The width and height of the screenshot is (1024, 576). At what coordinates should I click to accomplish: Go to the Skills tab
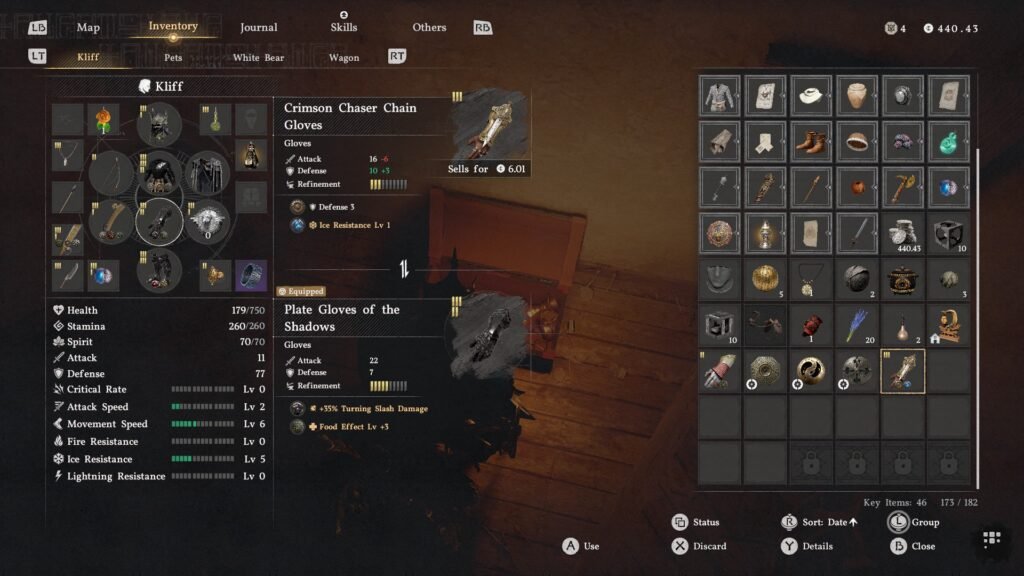tap(343, 27)
